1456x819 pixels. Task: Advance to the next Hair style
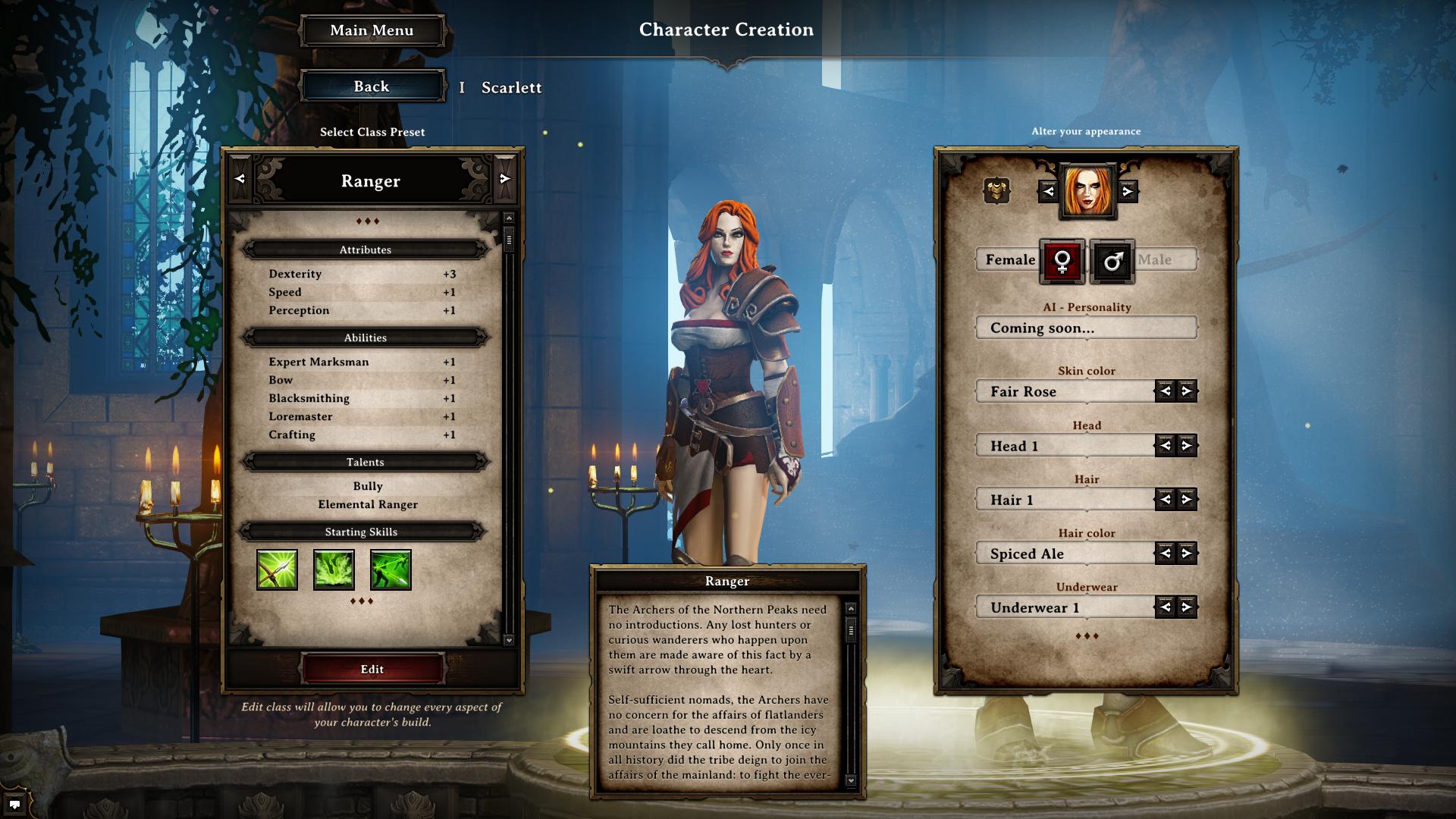point(1187,500)
